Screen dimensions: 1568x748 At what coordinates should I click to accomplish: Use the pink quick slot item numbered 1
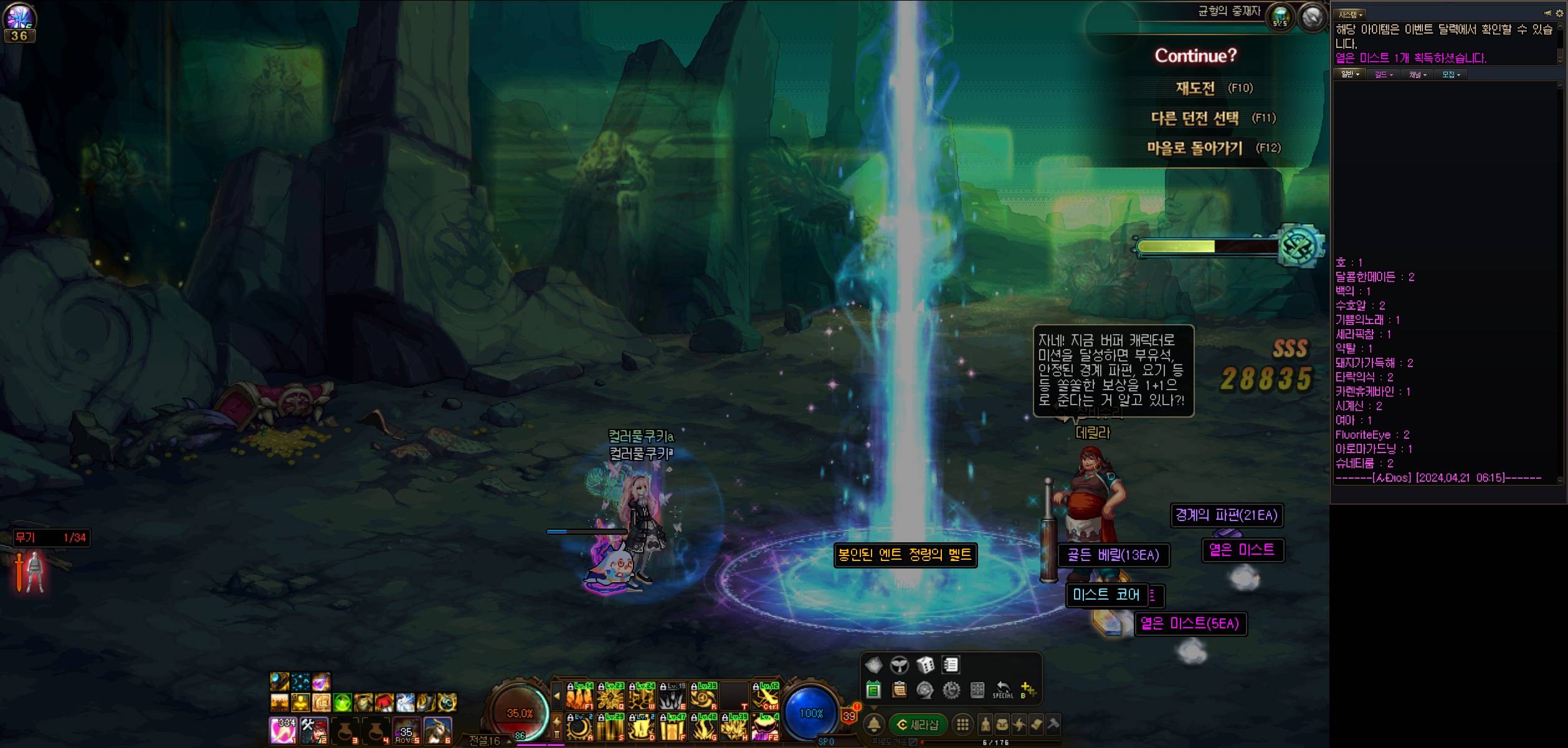point(282,731)
